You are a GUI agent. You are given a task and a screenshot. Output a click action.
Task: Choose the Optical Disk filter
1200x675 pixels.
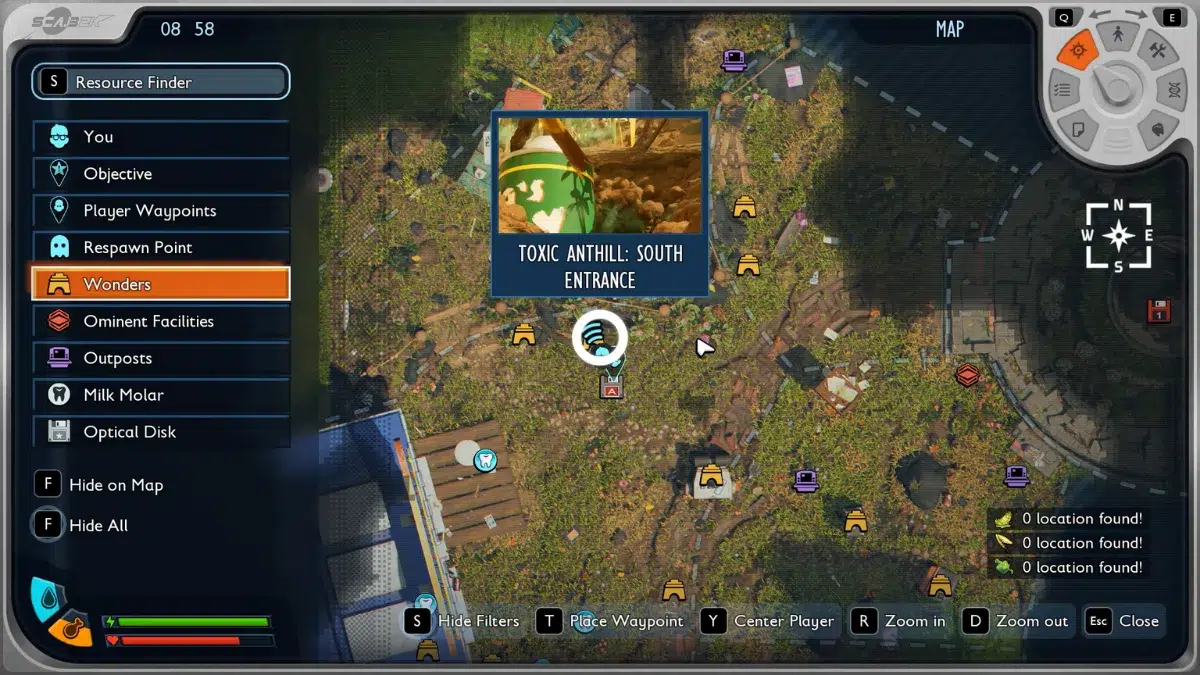tap(160, 432)
